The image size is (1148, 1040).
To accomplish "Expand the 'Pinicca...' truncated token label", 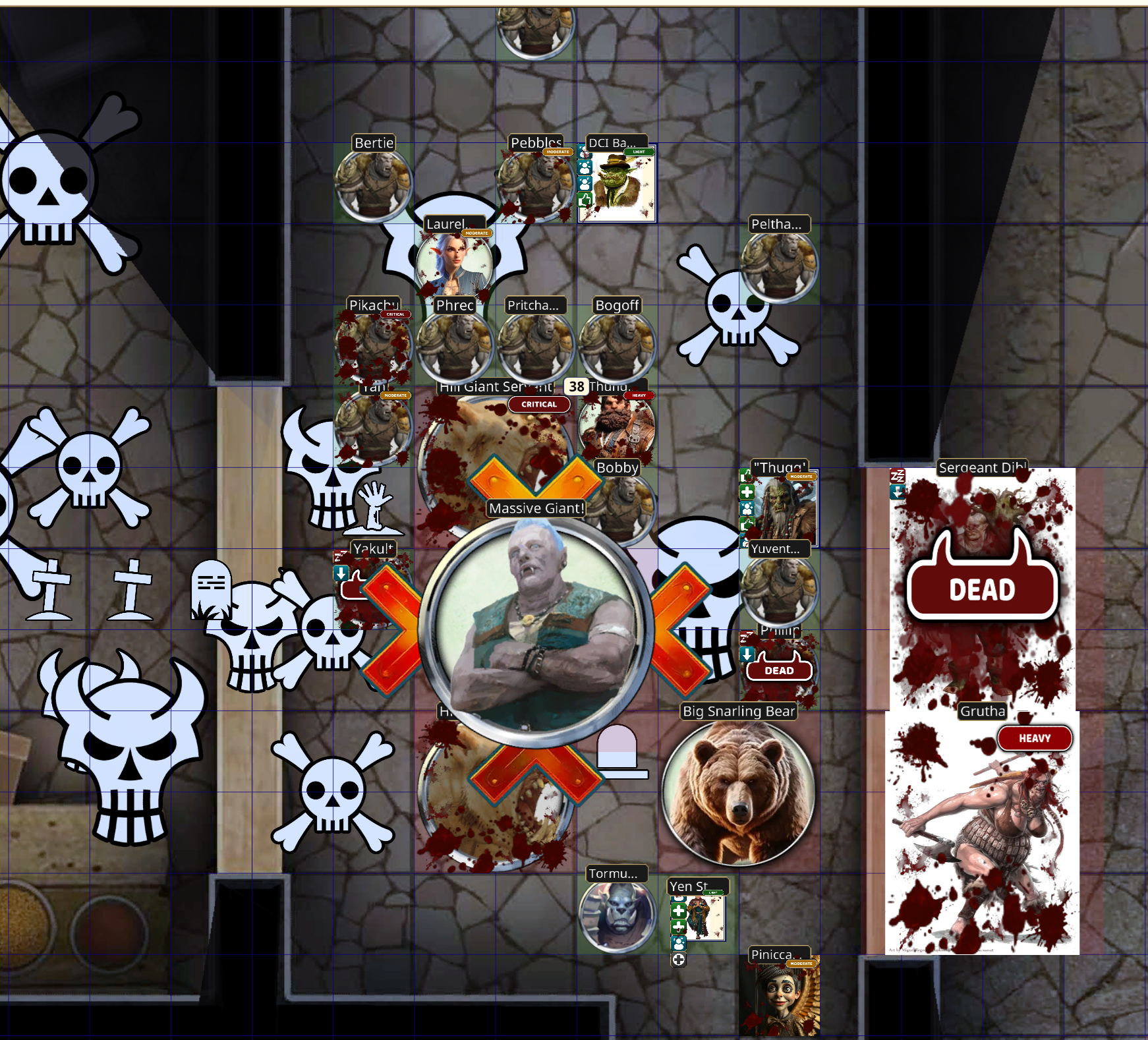I will [779, 953].
